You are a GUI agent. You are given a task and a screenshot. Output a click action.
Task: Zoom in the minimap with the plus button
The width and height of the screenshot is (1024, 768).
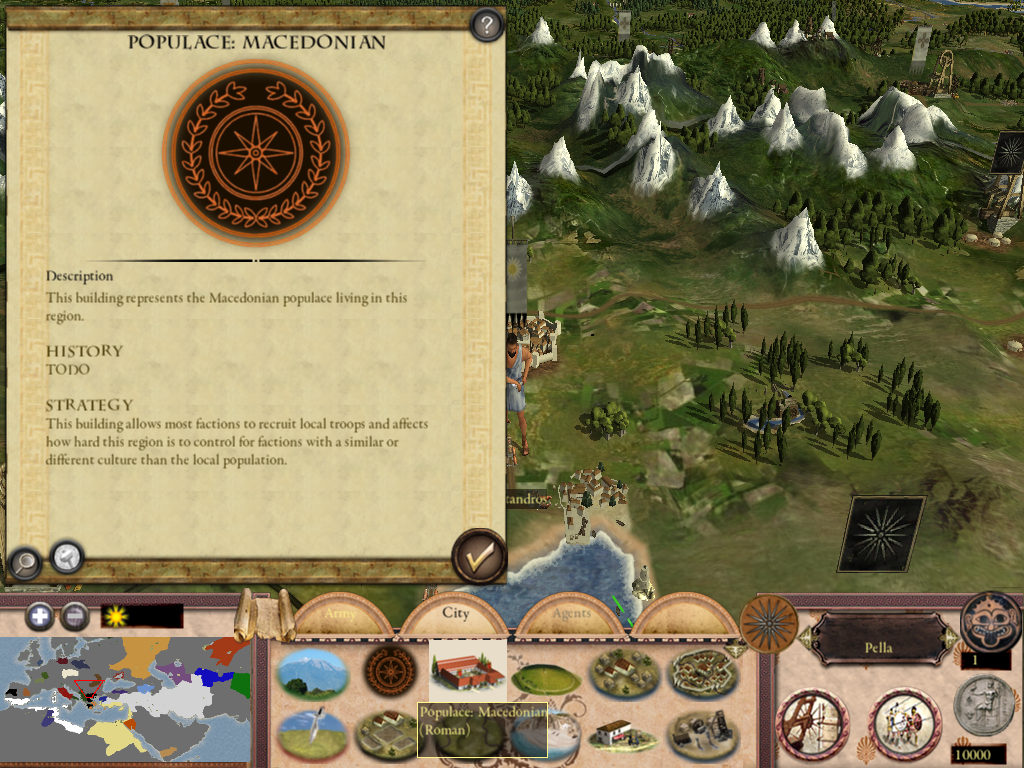click(40, 616)
